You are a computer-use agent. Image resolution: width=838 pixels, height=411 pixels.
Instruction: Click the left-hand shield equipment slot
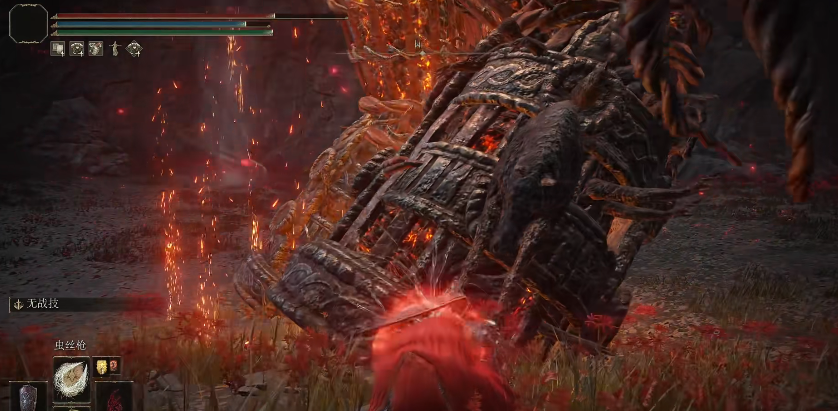[x=28, y=396]
